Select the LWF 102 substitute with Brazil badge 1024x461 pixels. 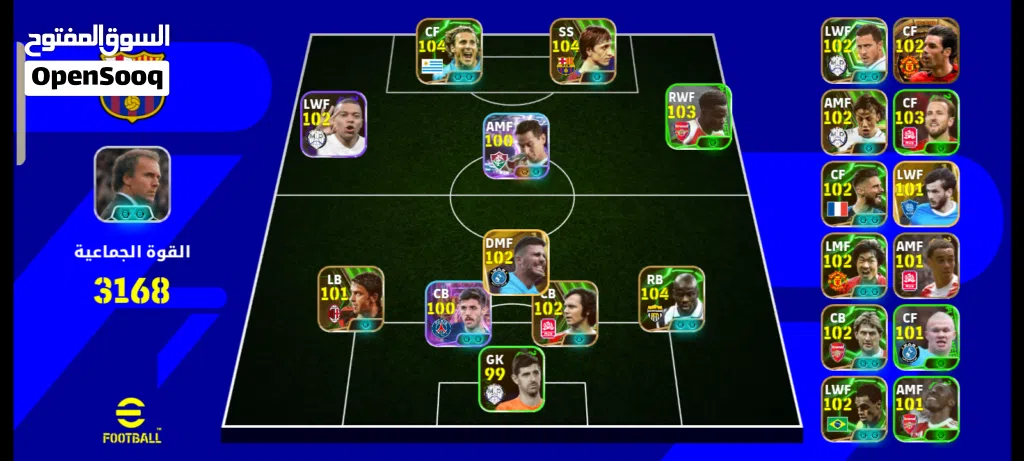point(854,410)
